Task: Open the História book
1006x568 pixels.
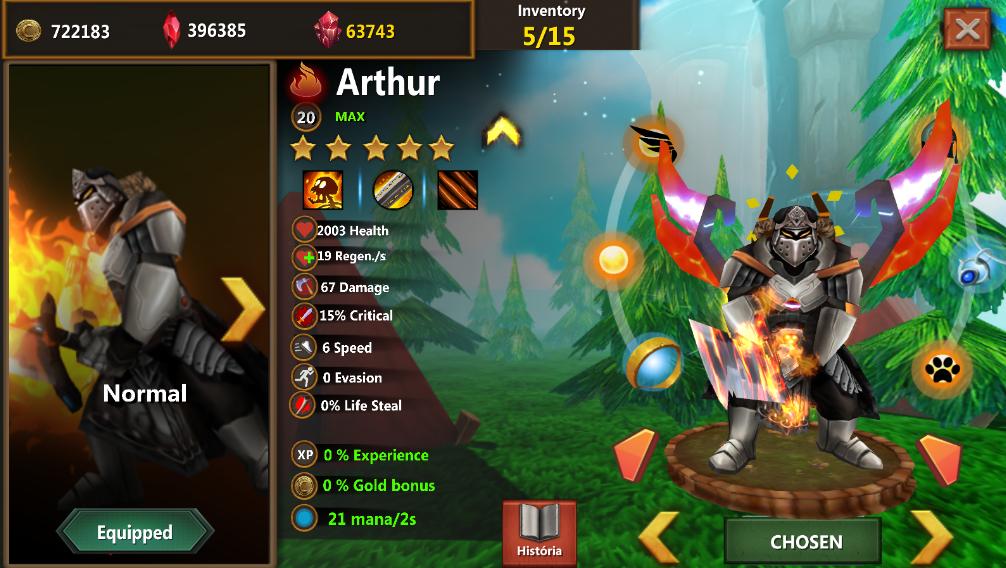Action: tap(539, 532)
